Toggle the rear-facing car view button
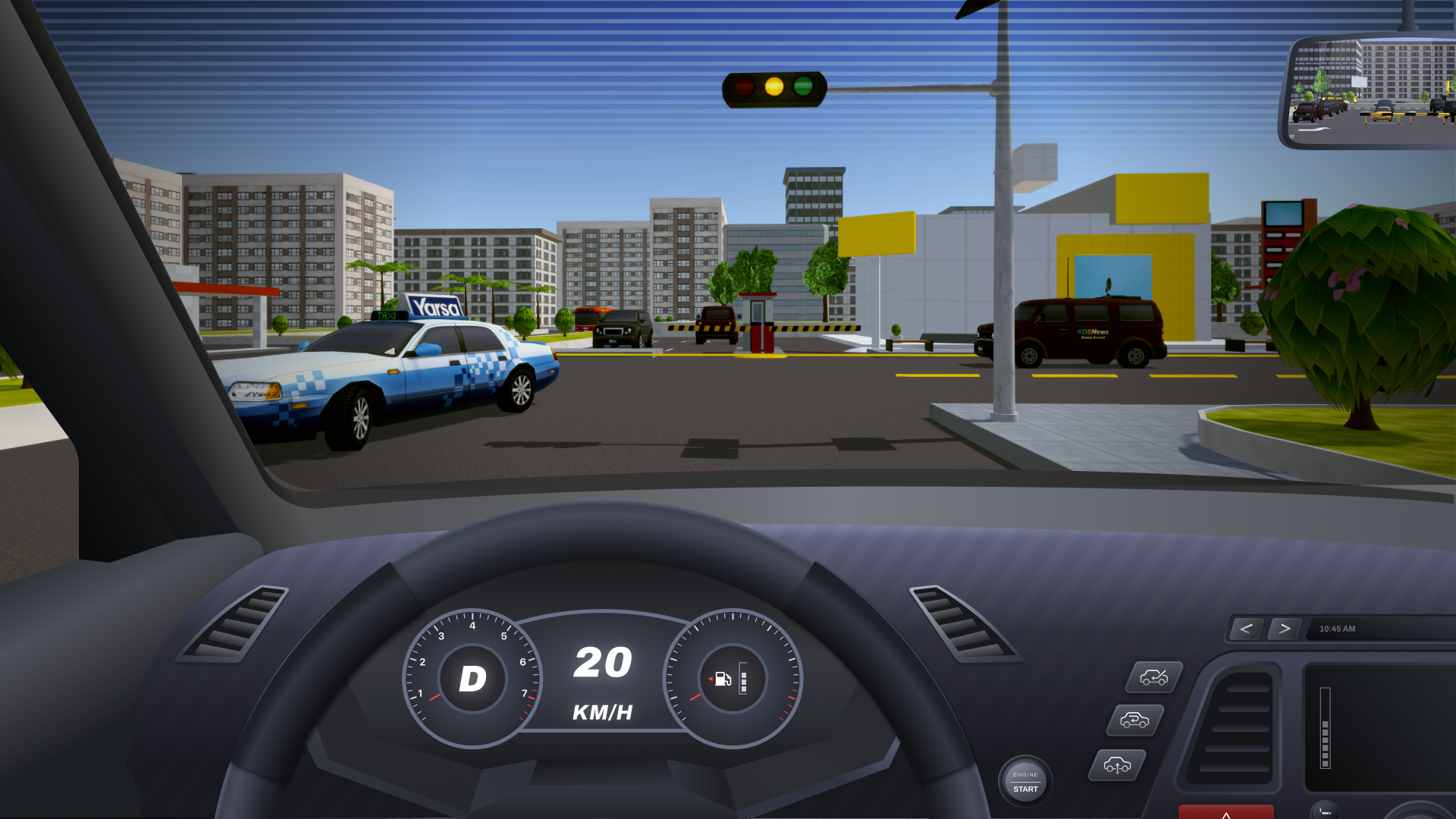The width and height of the screenshot is (1456, 819). 1135,720
